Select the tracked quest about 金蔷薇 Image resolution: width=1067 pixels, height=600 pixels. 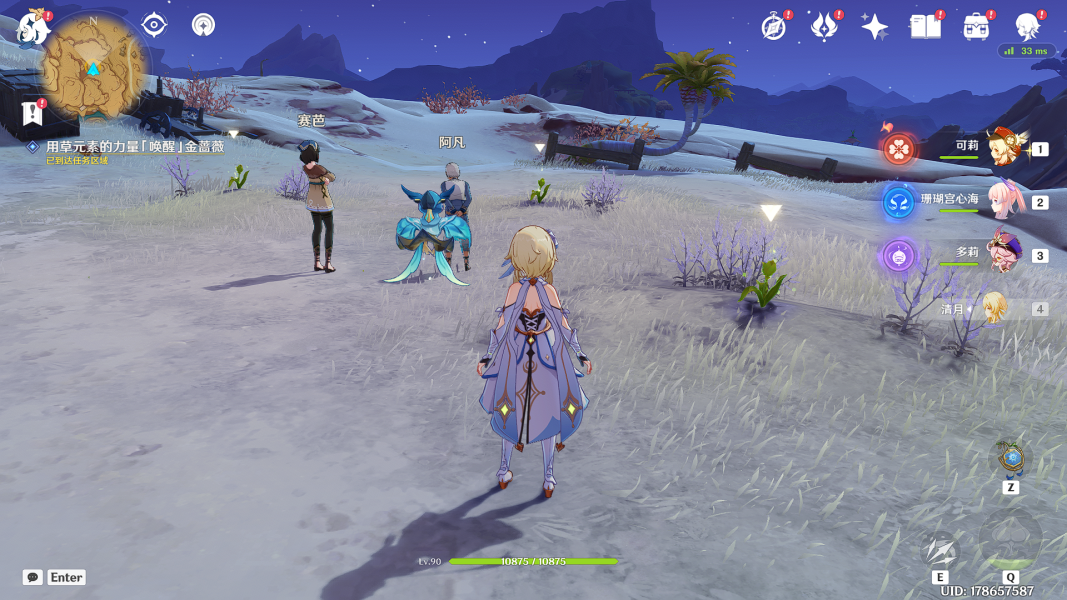[134, 146]
